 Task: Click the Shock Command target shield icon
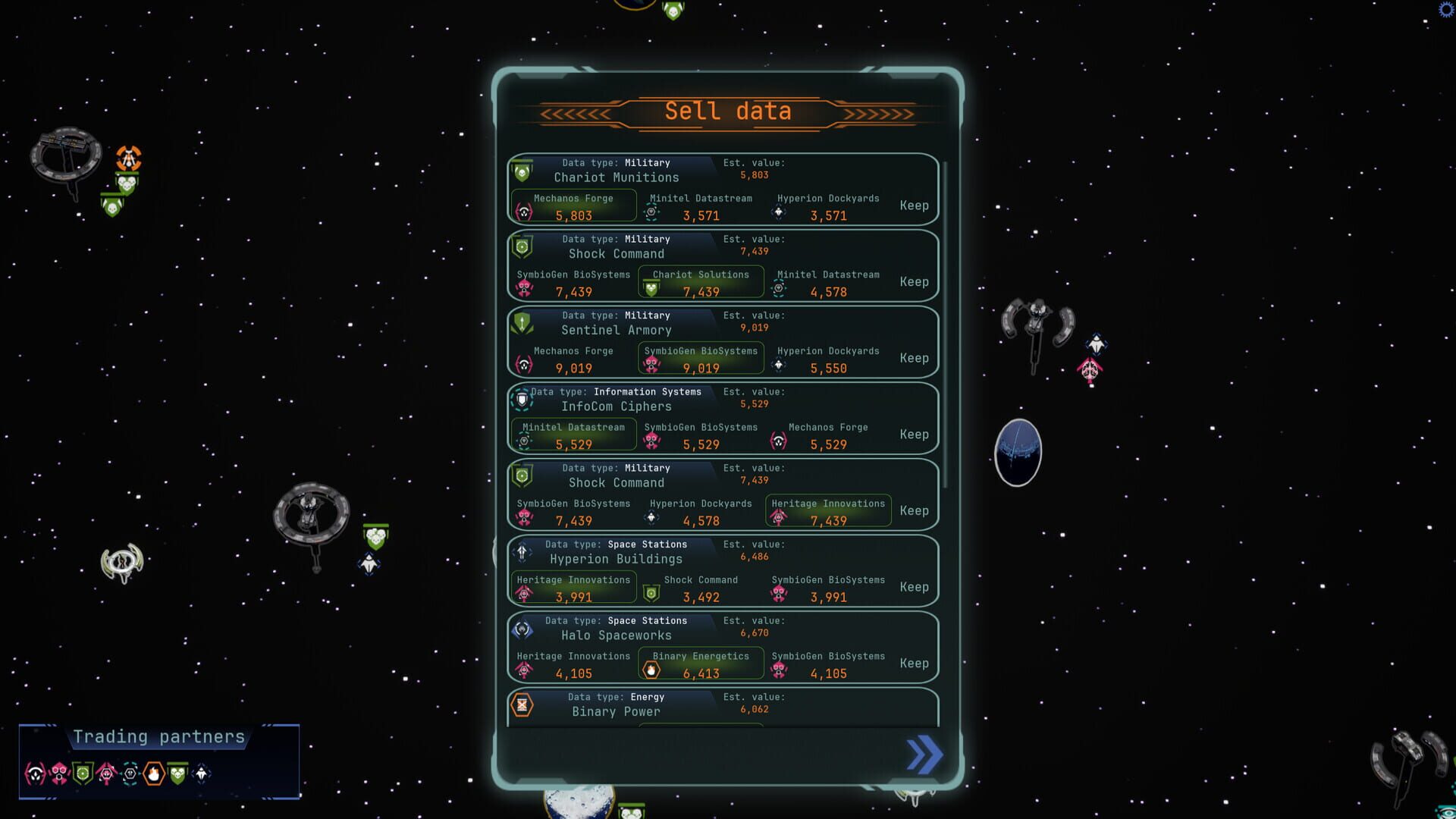522,246
